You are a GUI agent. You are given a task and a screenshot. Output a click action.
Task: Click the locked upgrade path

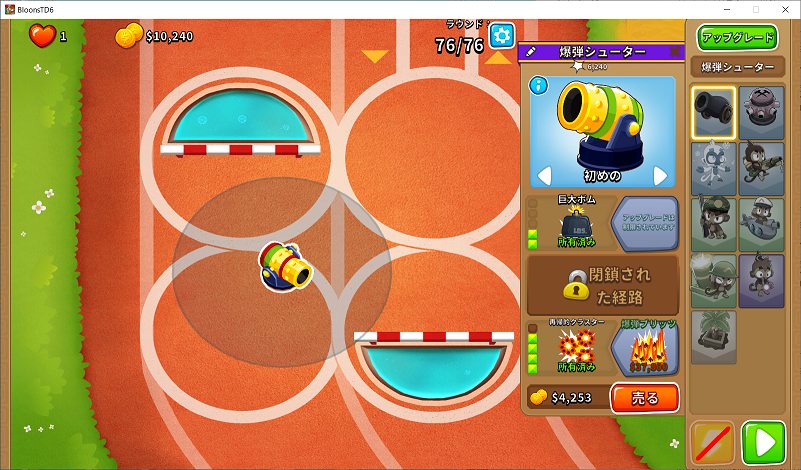tap(602, 284)
